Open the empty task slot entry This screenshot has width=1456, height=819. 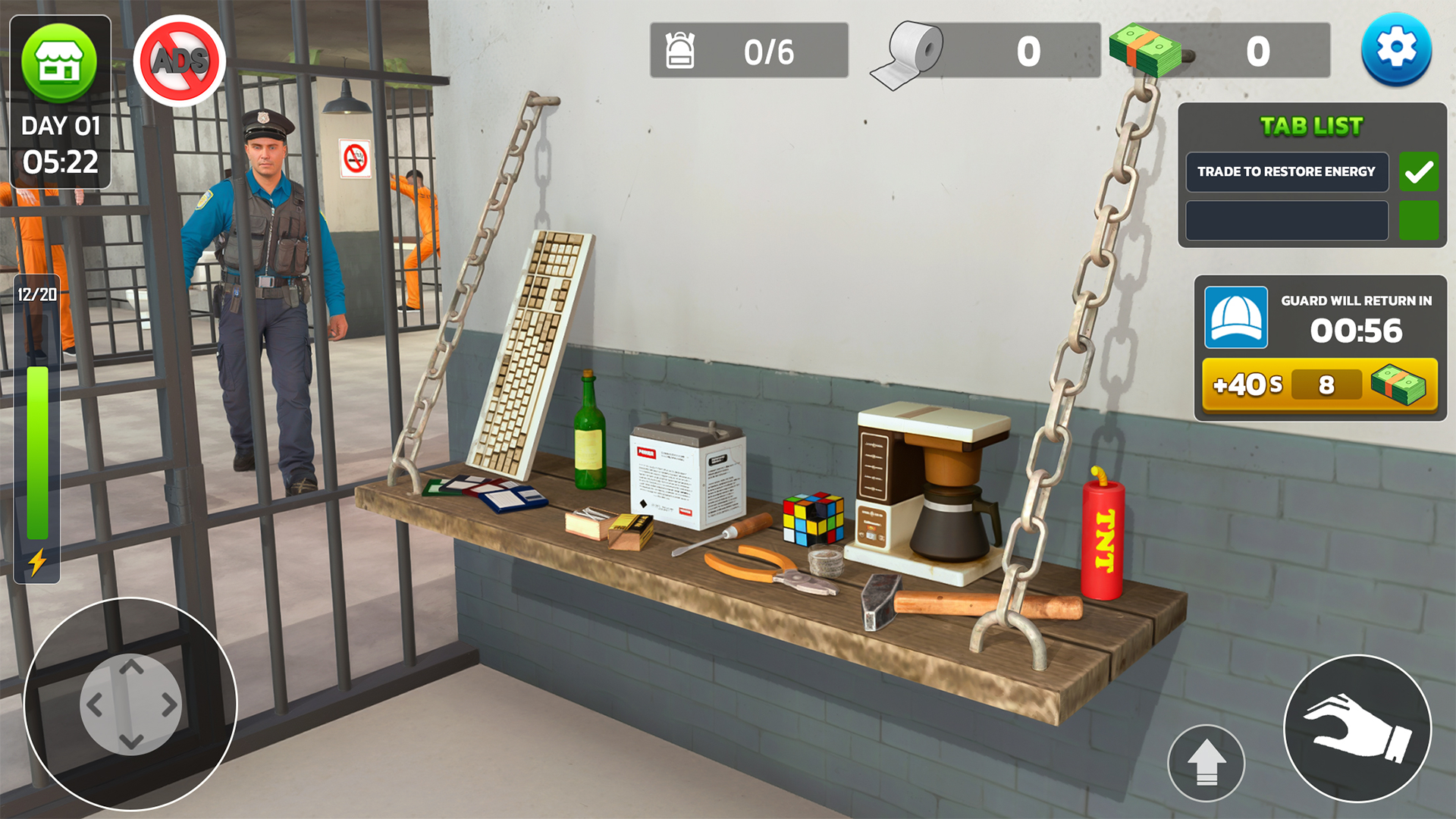1285,220
